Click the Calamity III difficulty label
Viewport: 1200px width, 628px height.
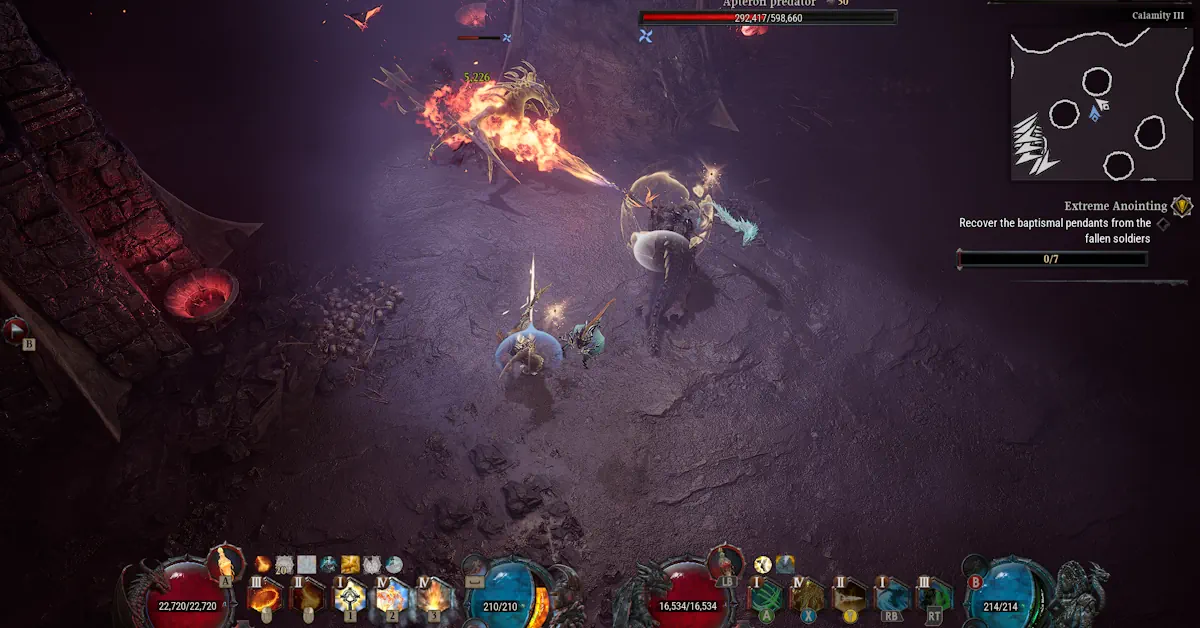tap(1157, 16)
